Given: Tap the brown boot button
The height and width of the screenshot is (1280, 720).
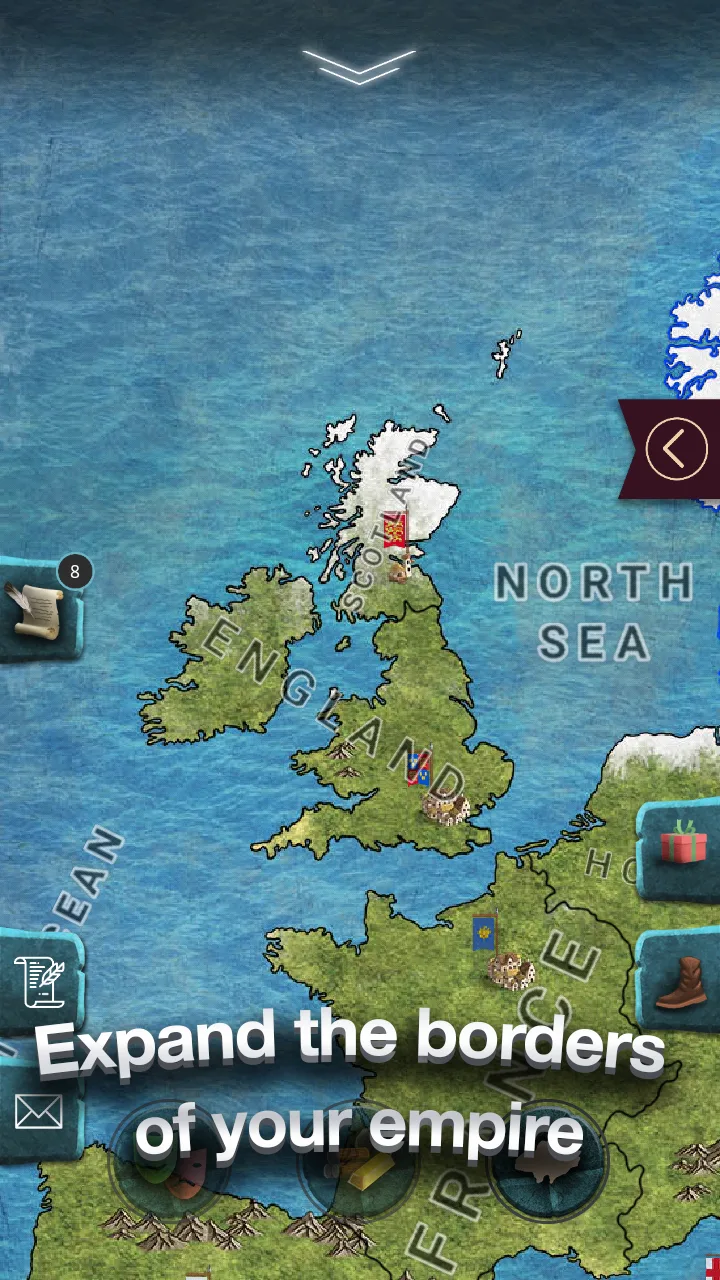Looking at the screenshot, I should click(681, 981).
